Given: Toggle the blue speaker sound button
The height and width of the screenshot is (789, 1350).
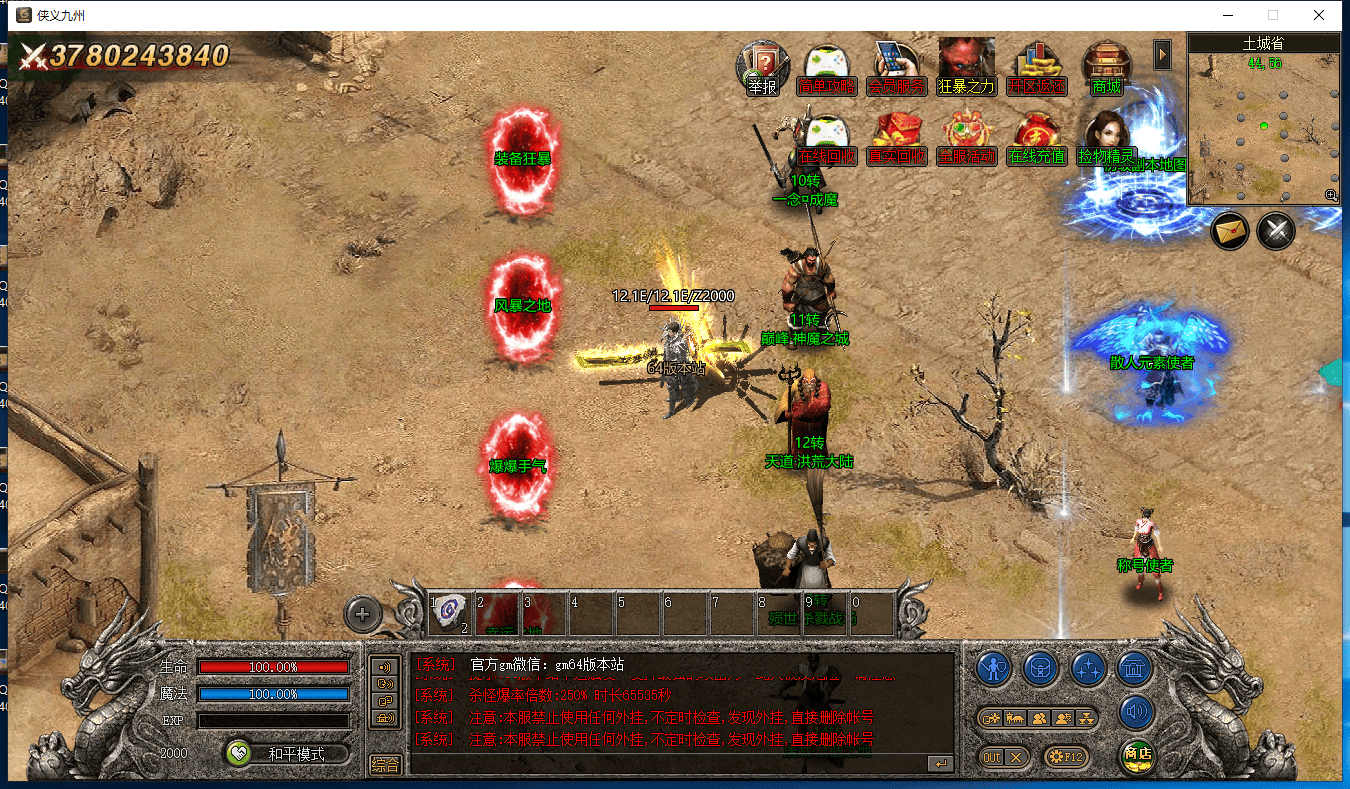Looking at the screenshot, I should (1137, 712).
